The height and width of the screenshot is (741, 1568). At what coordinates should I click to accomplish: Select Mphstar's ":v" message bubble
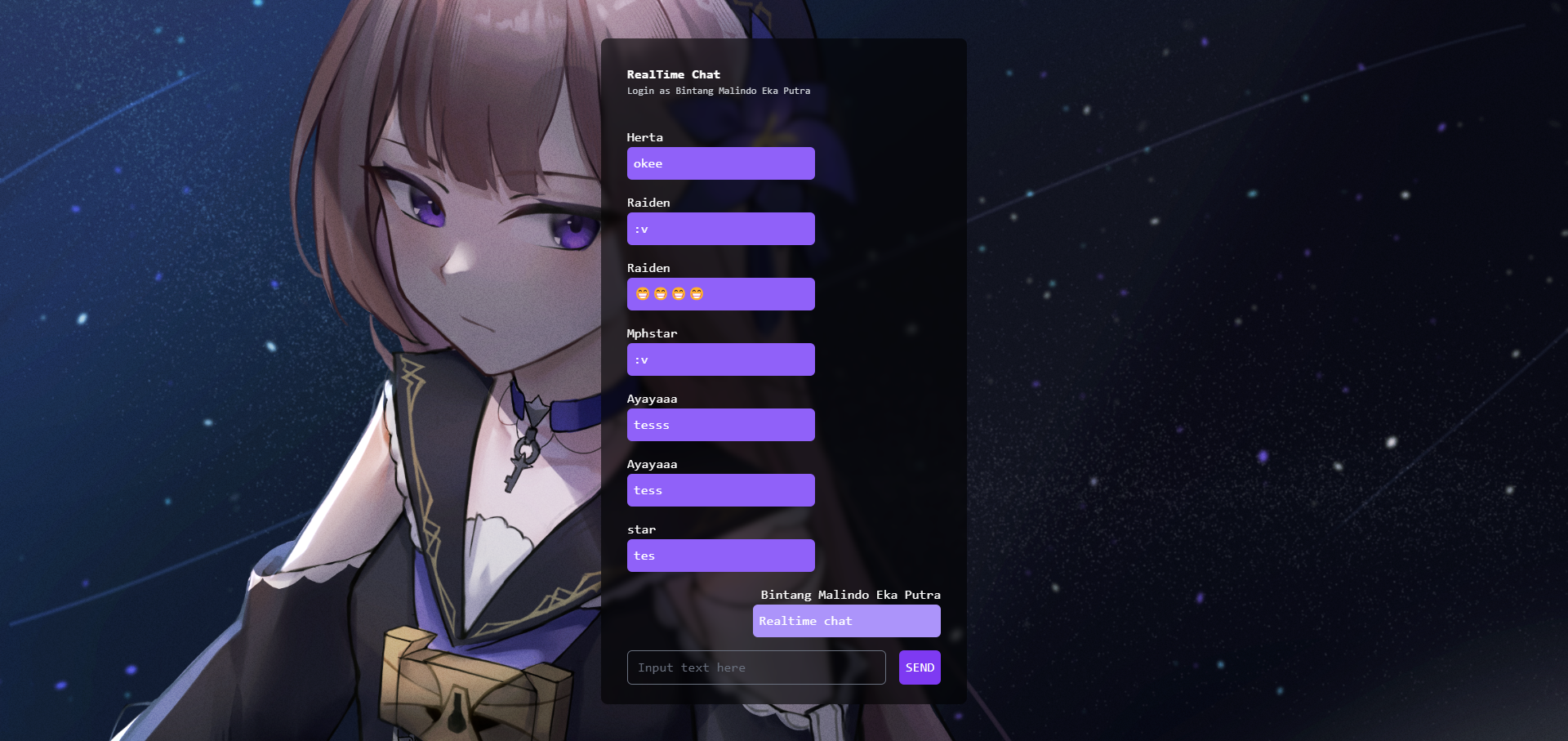[x=720, y=359]
